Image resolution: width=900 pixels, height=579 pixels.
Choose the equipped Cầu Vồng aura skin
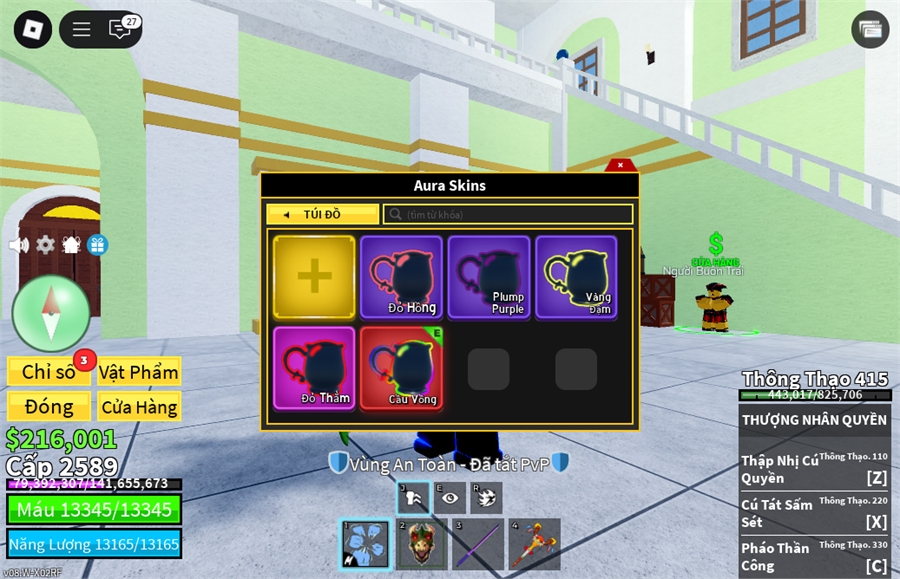pyautogui.click(x=401, y=368)
